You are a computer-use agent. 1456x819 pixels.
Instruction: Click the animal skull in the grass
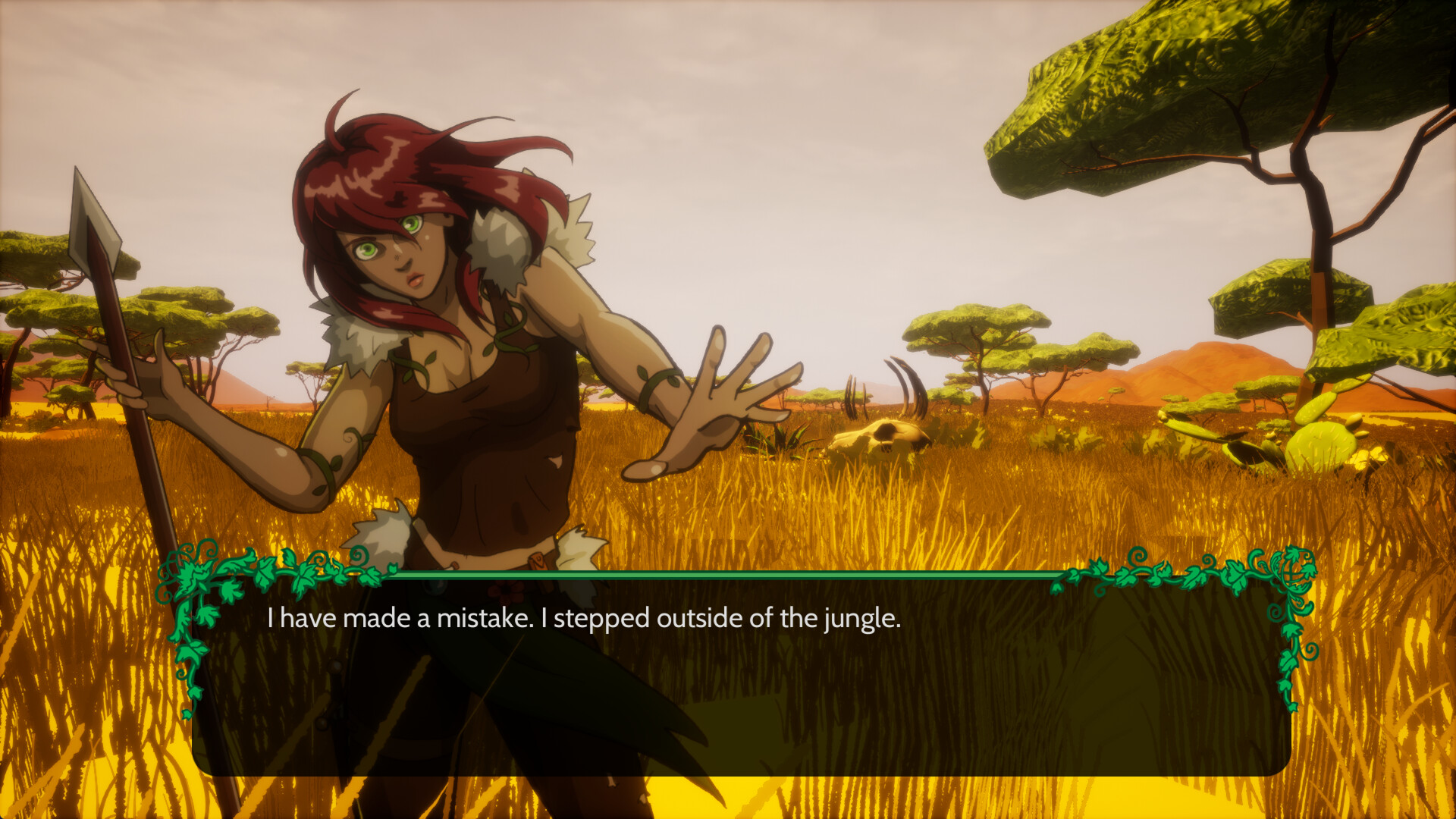[x=880, y=436]
